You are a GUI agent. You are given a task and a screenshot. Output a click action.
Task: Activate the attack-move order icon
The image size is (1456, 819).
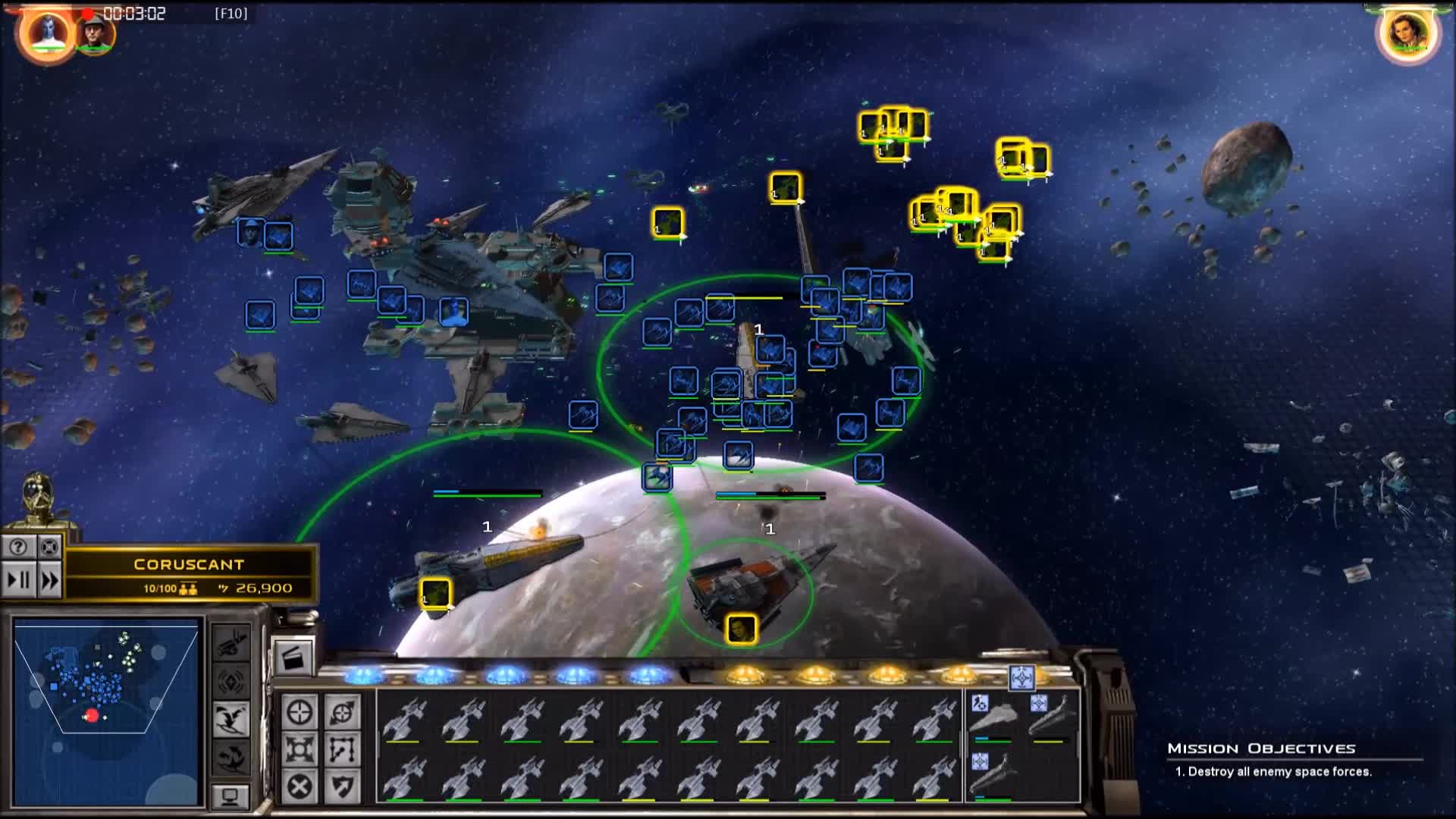343,713
